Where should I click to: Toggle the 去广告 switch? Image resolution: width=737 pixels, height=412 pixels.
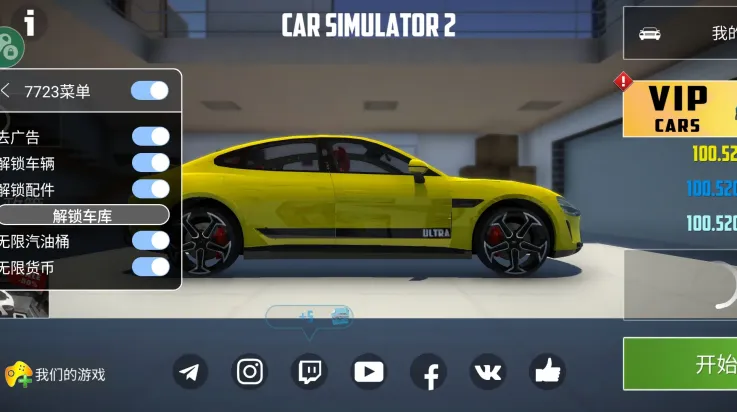pyautogui.click(x=151, y=137)
